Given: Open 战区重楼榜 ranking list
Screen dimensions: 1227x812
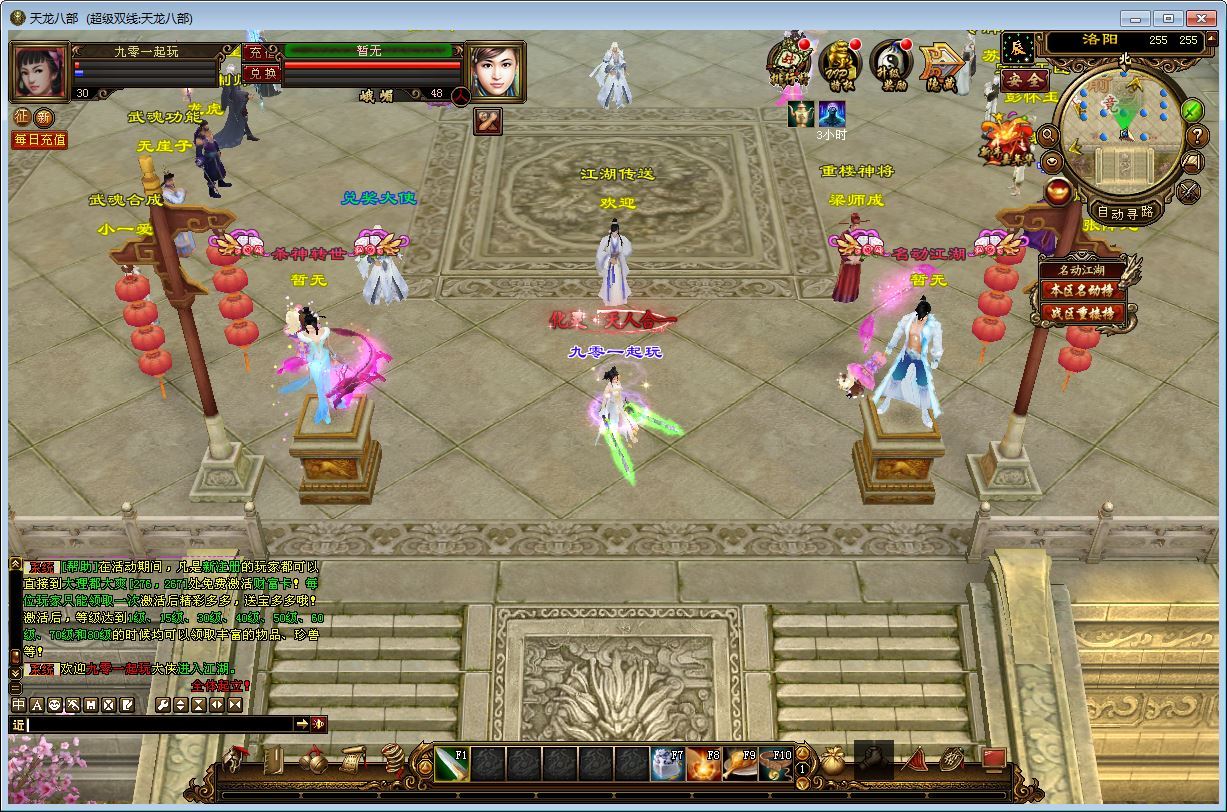Looking at the screenshot, I should tap(1080, 313).
